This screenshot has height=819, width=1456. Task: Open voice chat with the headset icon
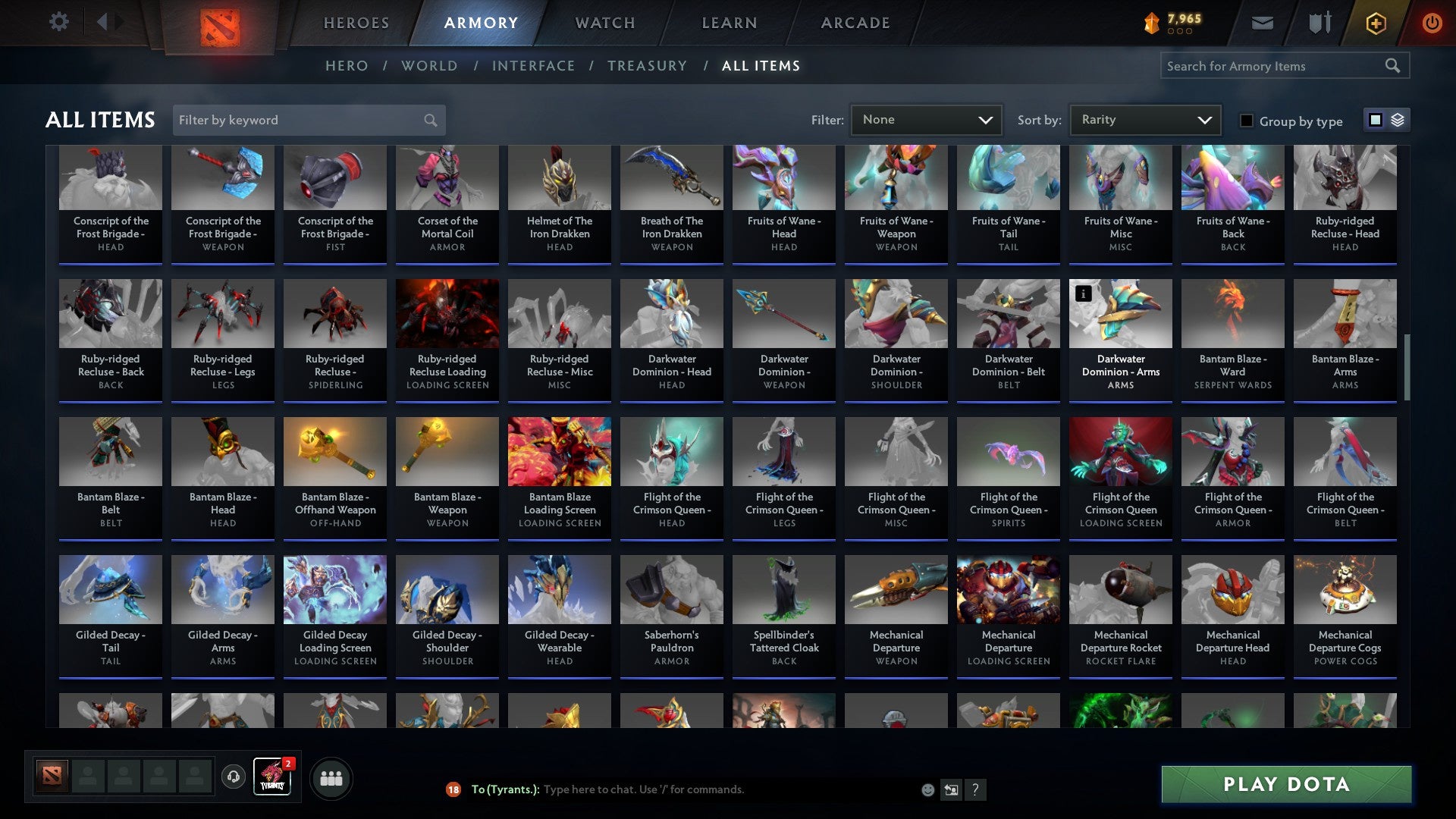232,777
